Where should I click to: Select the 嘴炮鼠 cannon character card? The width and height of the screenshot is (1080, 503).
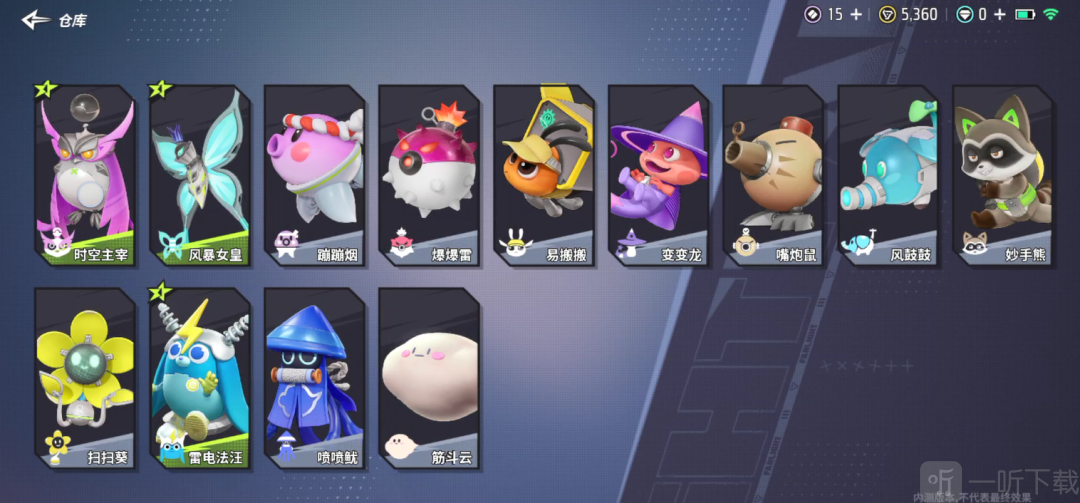[x=773, y=175]
